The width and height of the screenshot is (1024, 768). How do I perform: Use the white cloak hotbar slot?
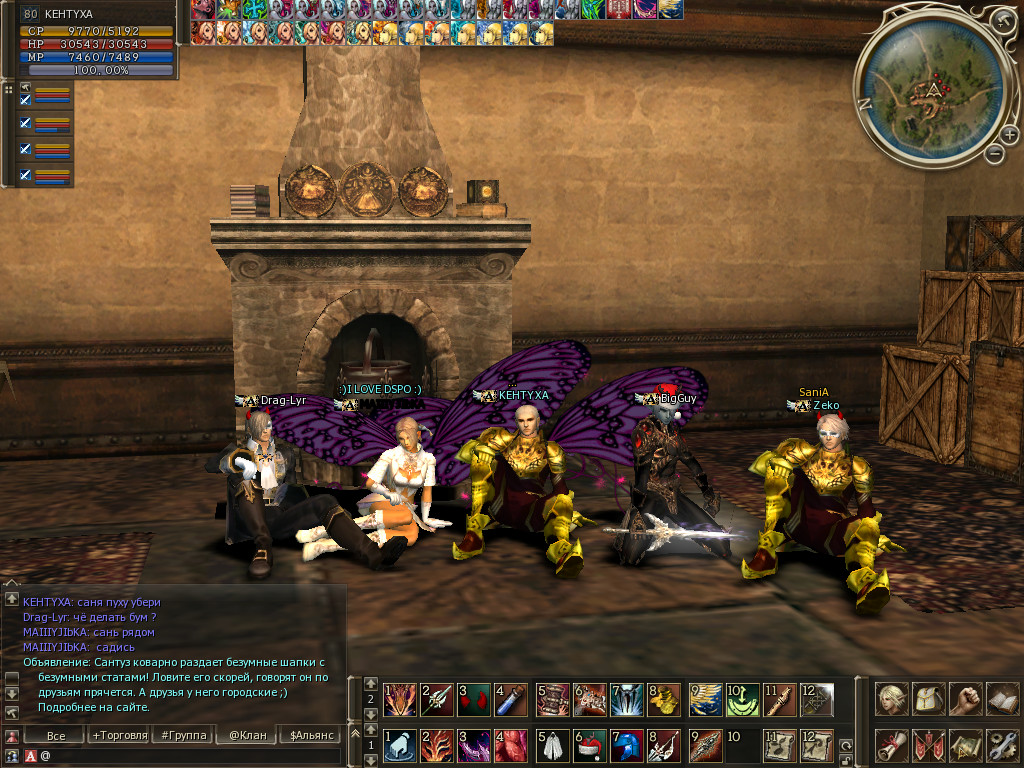(552, 746)
